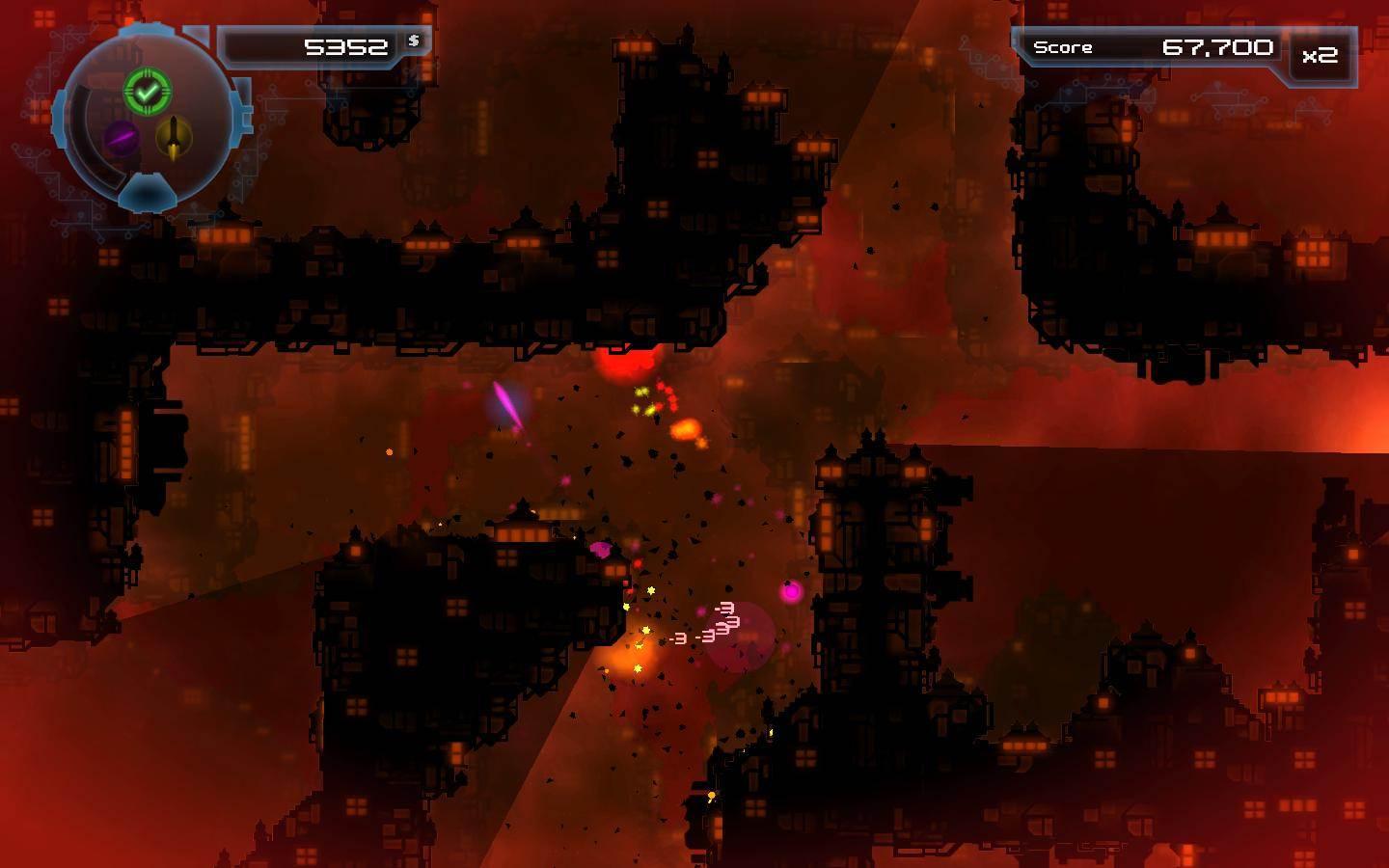Click the x2 score multiplier badge
The height and width of the screenshot is (868, 1389).
(1319, 57)
